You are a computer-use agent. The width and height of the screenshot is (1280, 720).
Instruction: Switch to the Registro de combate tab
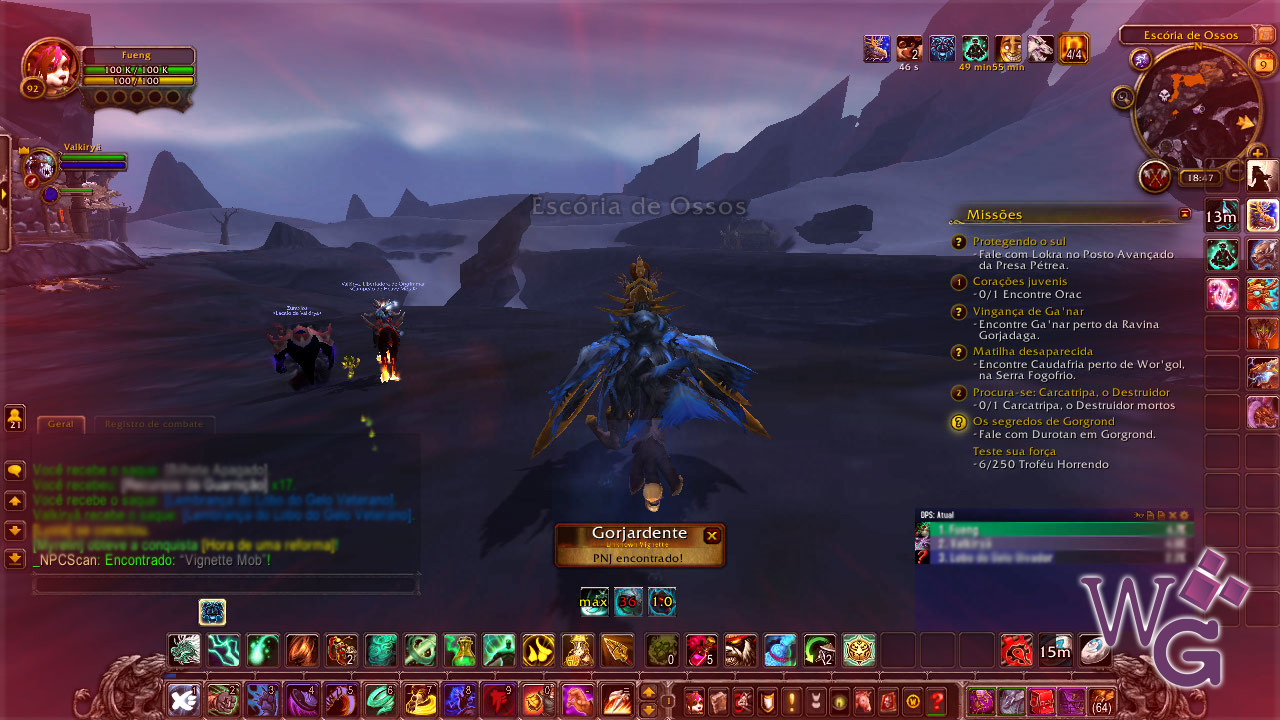coord(154,424)
